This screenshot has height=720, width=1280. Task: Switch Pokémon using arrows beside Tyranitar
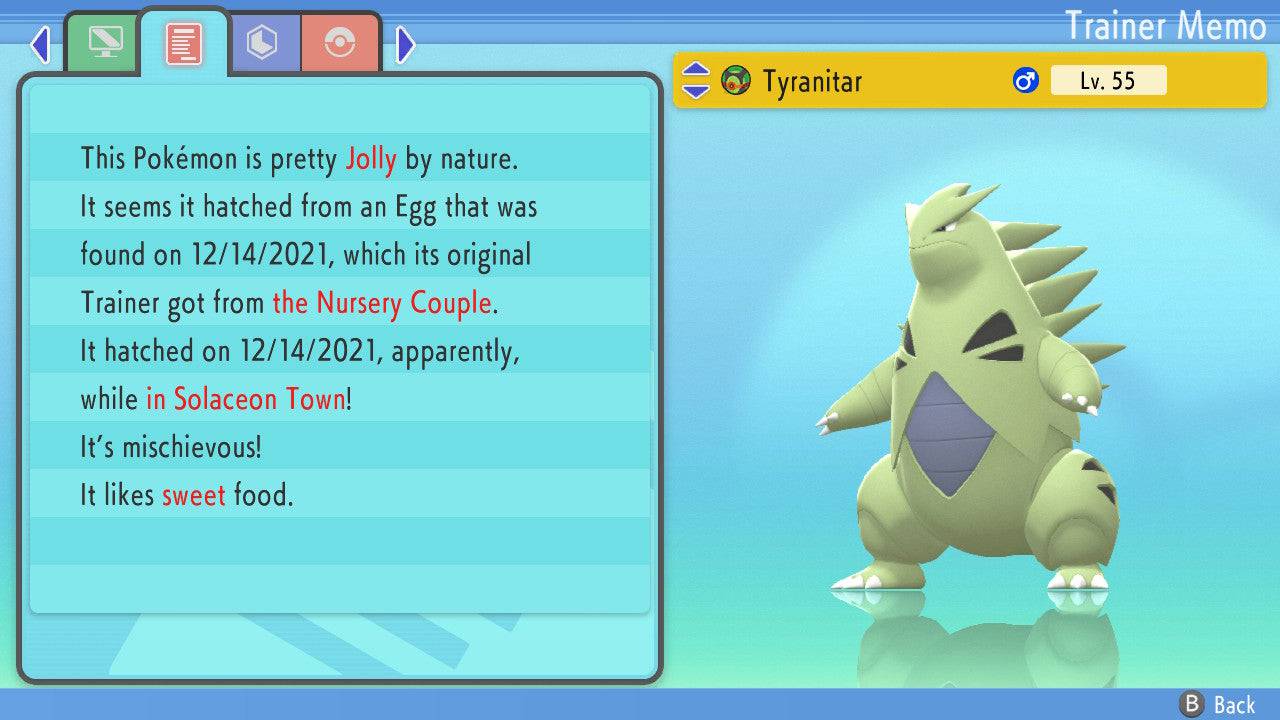pos(696,81)
